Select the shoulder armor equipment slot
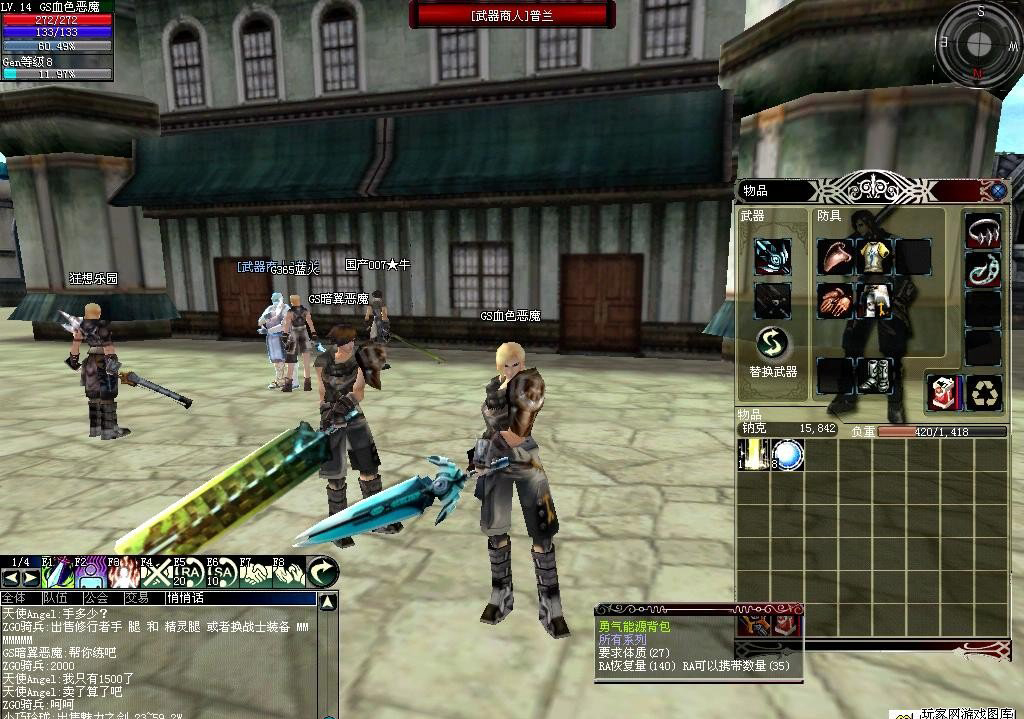The width and height of the screenshot is (1024, 719). [835, 257]
